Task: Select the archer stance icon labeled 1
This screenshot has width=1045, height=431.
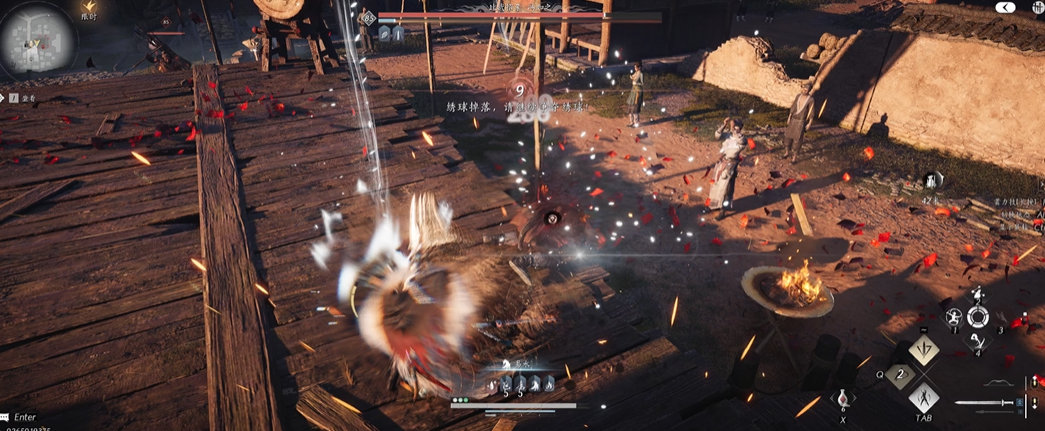Action: [954, 318]
